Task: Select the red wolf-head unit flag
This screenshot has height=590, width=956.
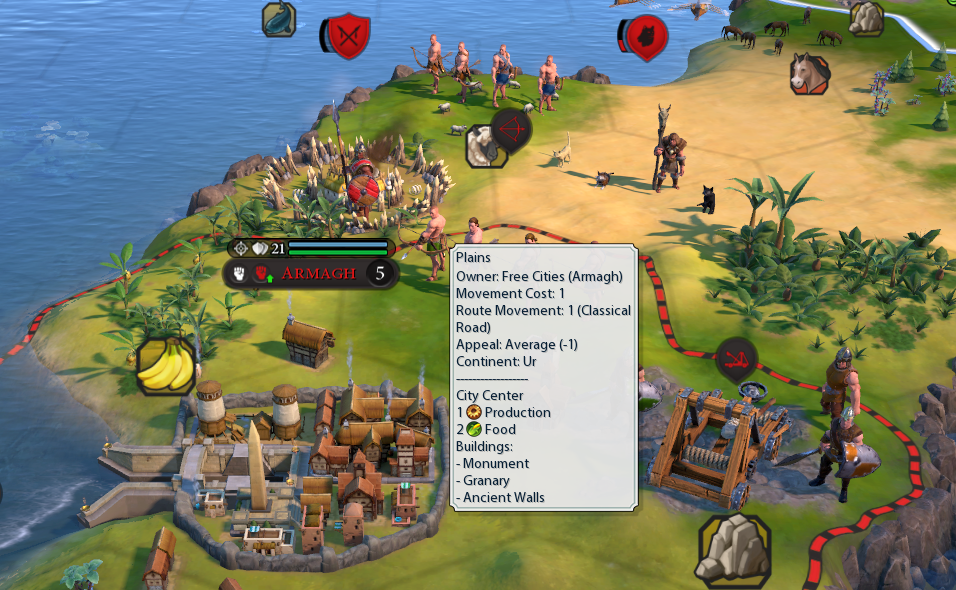Action: click(646, 38)
